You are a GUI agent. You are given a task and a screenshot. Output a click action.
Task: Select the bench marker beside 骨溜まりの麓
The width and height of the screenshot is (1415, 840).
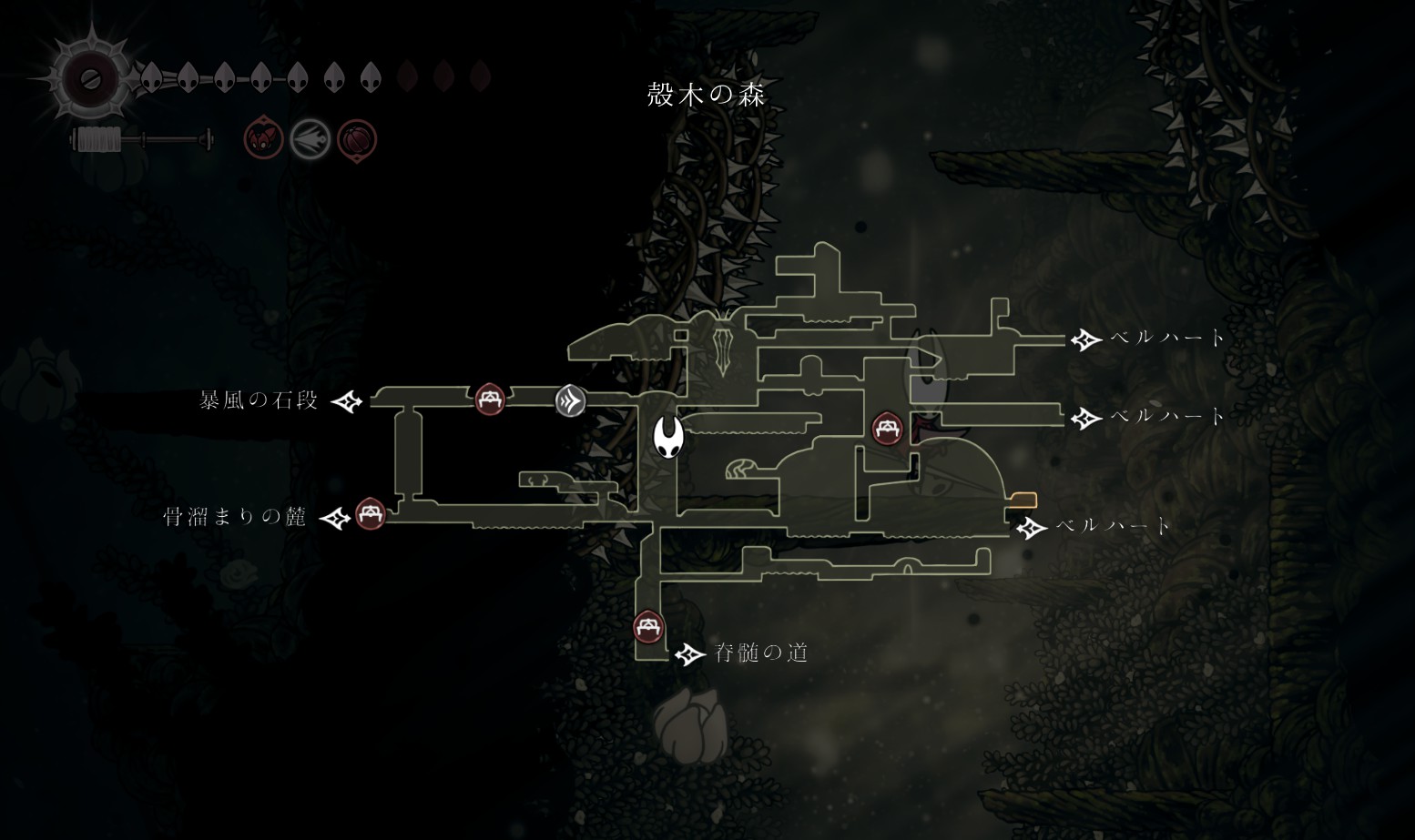click(x=370, y=513)
